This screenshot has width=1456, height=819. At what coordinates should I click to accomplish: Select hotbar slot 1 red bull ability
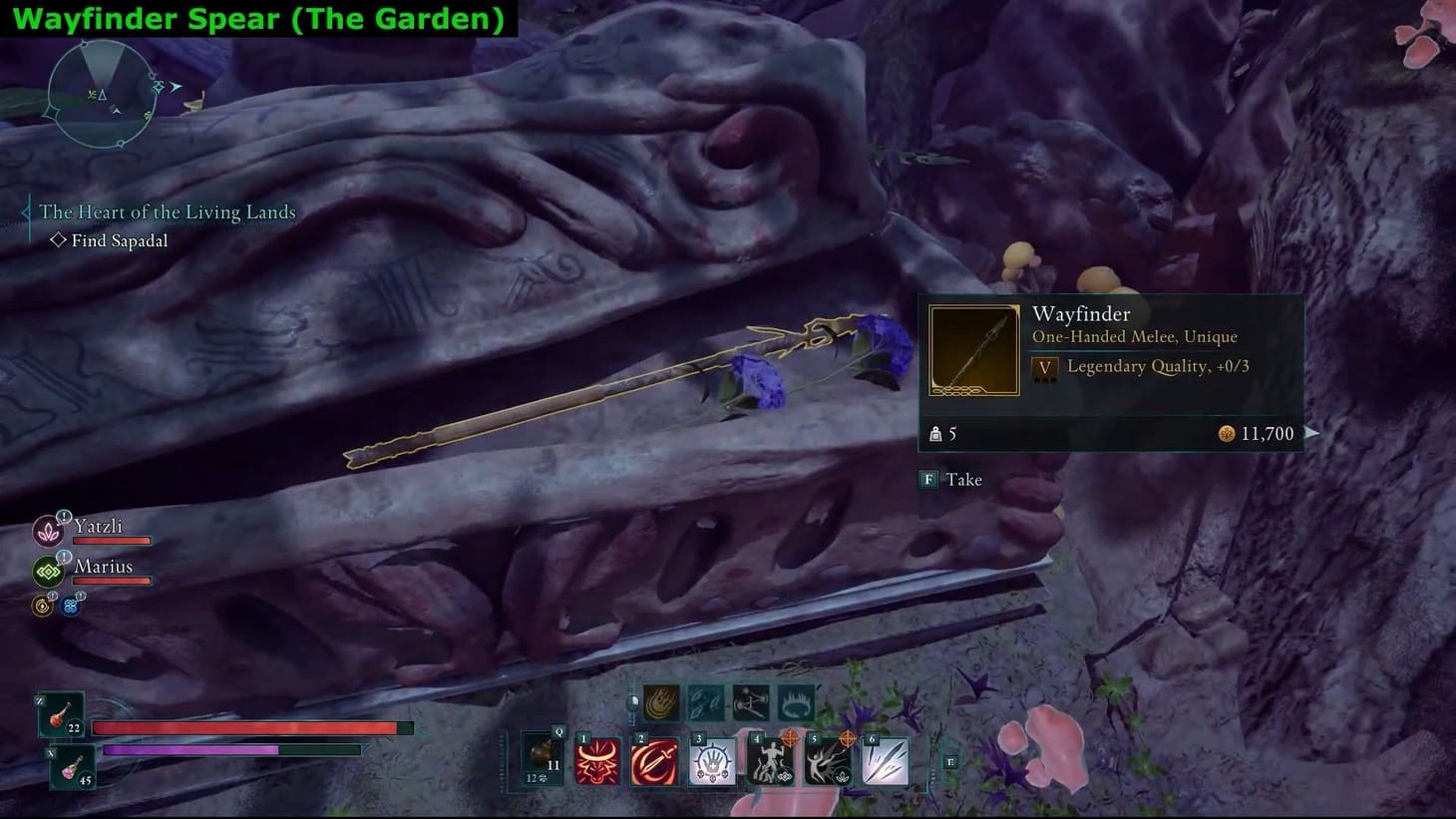pyautogui.click(x=596, y=761)
